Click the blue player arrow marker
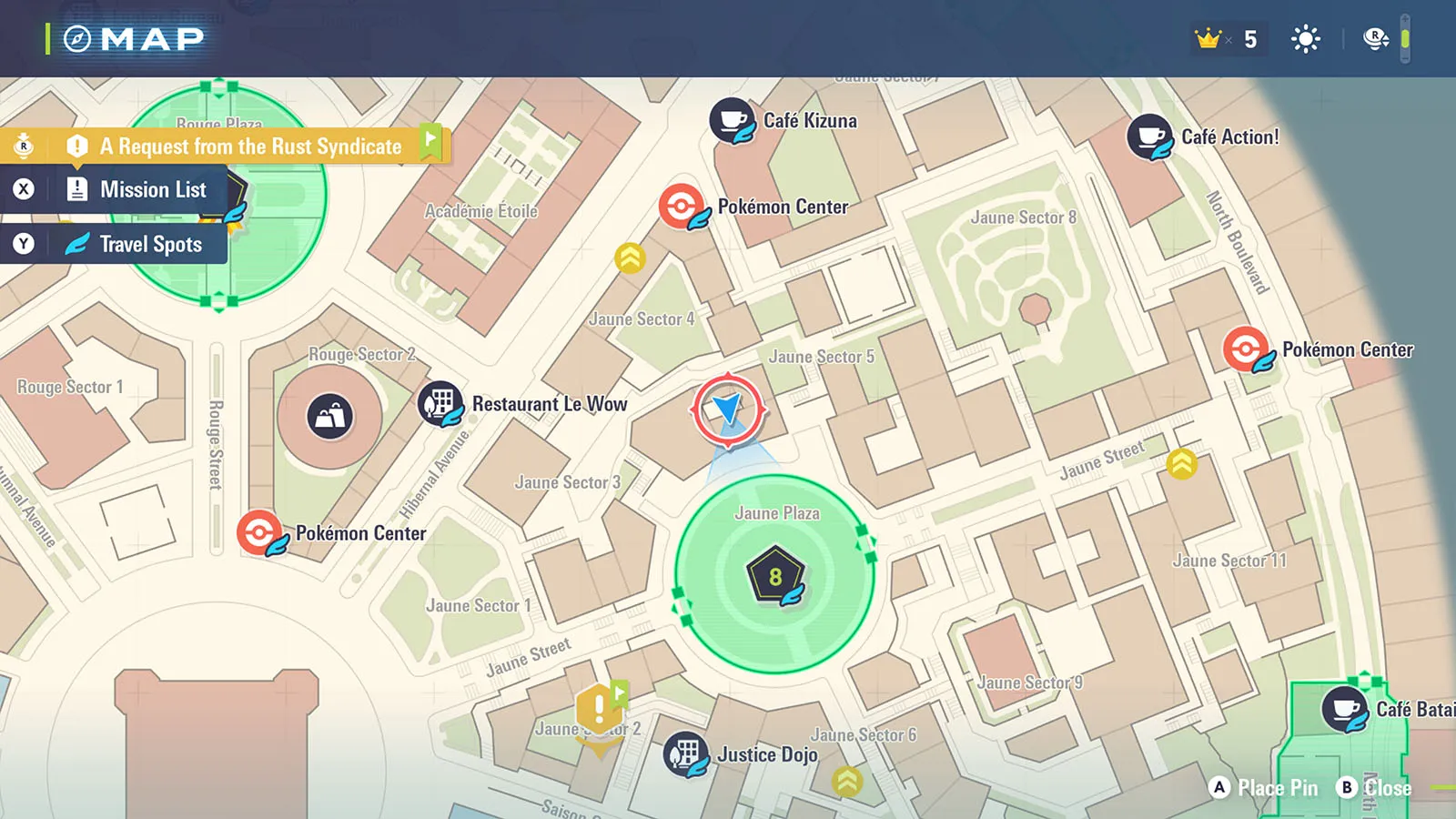Image resolution: width=1456 pixels, height=819 pixels. pyautogui.click(x=728, y=409)
